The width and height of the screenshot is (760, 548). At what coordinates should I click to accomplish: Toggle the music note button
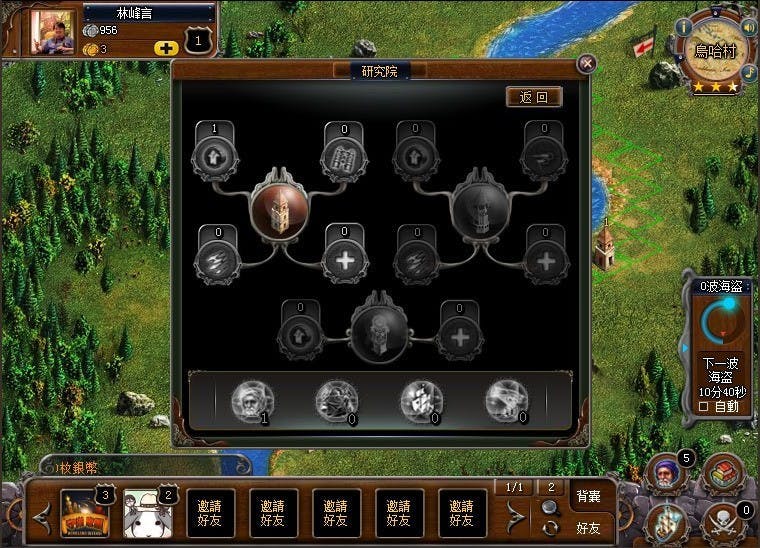(749, 71)
